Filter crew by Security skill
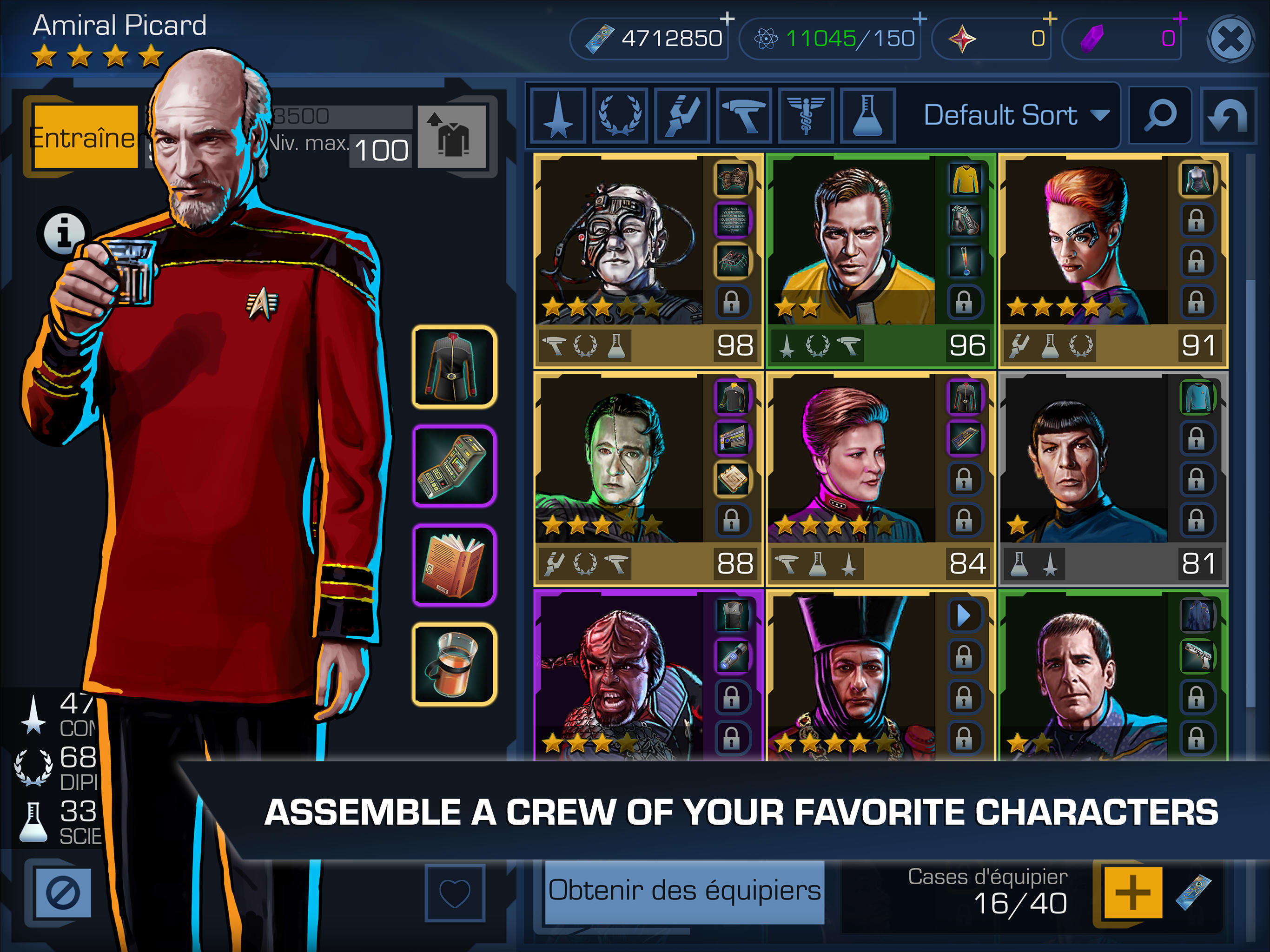Viewport: 1270px width, 952px height. click(745, 118)
